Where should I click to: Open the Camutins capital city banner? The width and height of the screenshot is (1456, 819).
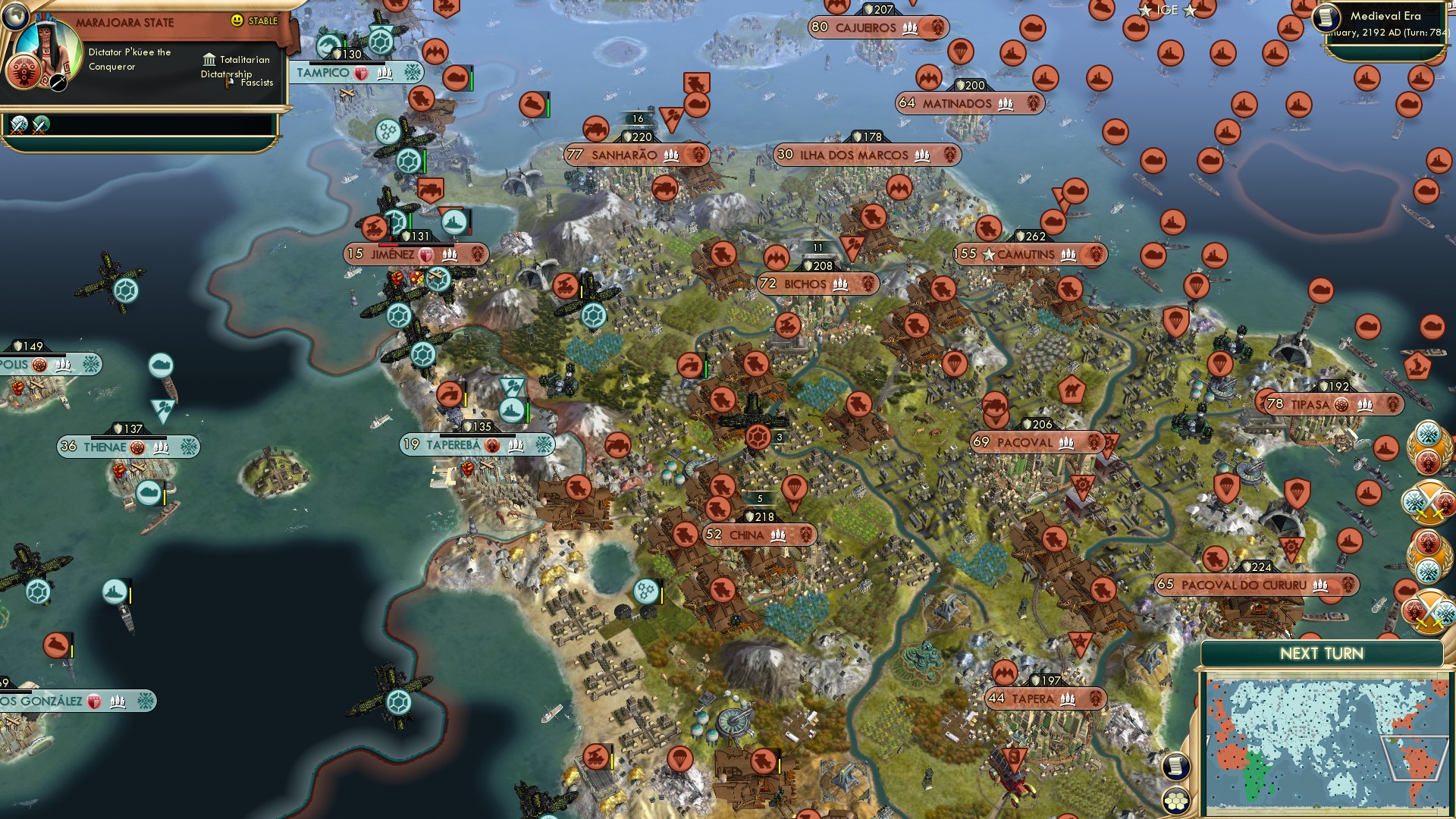tap(1030, 255)
